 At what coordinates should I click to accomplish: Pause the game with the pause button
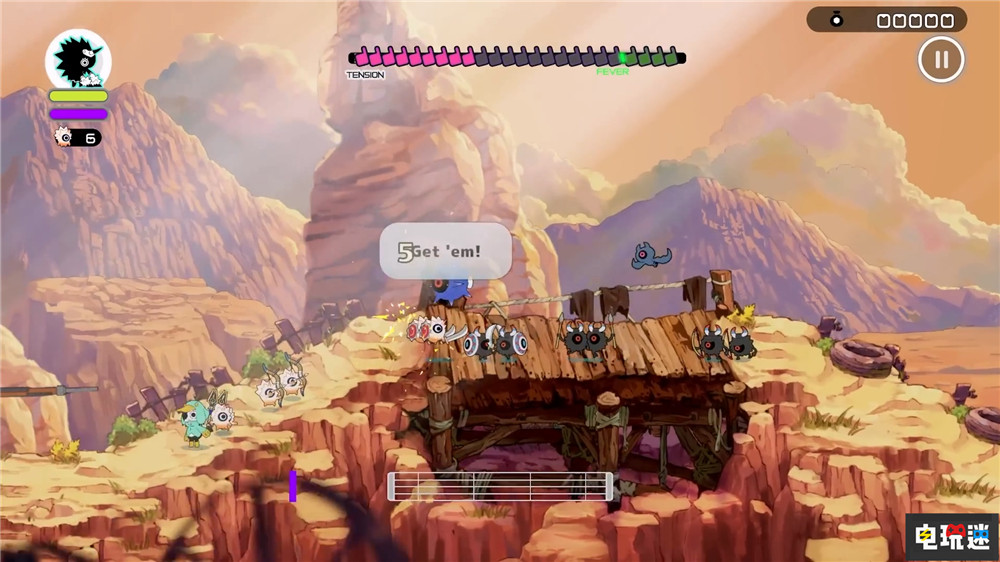941,59
